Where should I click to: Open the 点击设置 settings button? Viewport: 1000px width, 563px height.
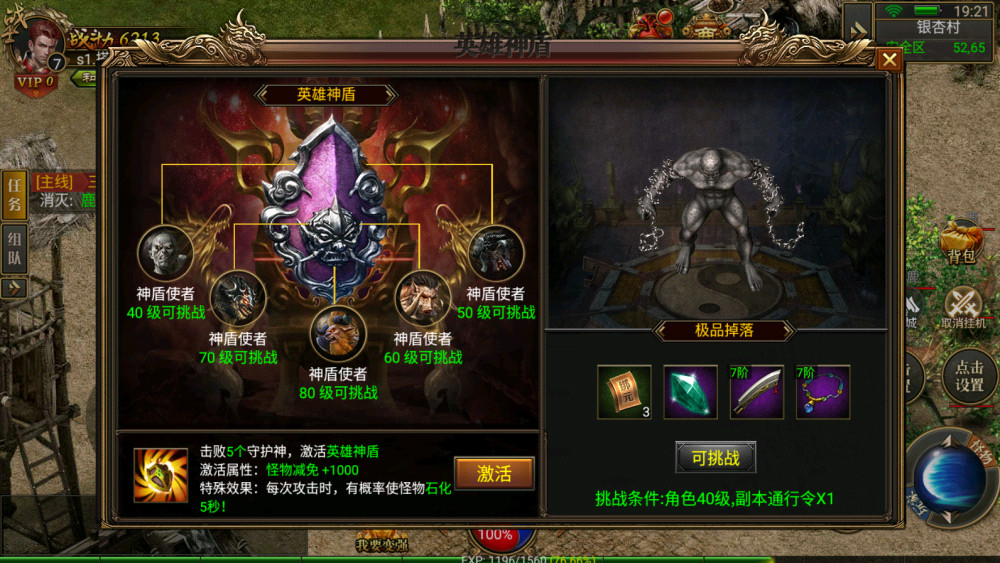point(968,376)
